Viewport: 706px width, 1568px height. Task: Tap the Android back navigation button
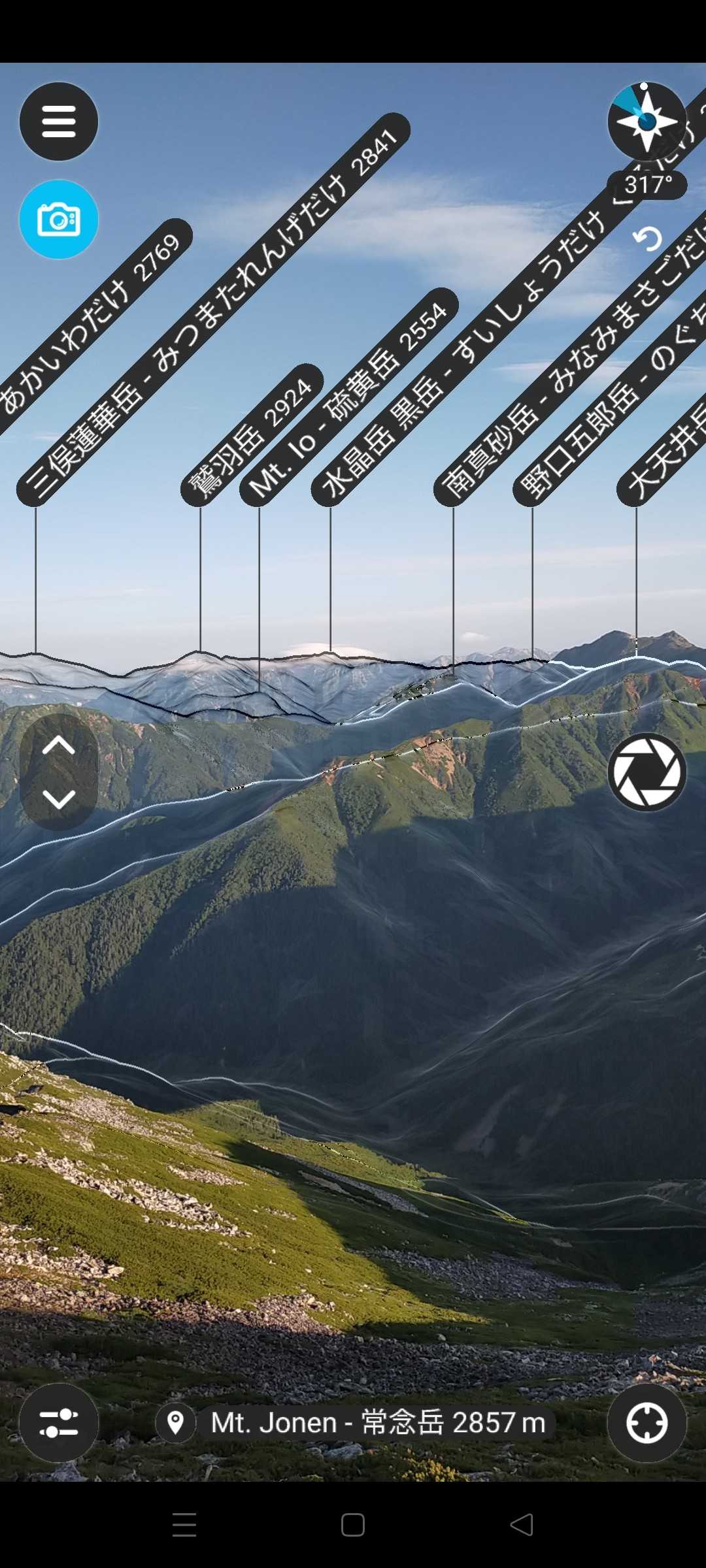tap(522, 1525)
